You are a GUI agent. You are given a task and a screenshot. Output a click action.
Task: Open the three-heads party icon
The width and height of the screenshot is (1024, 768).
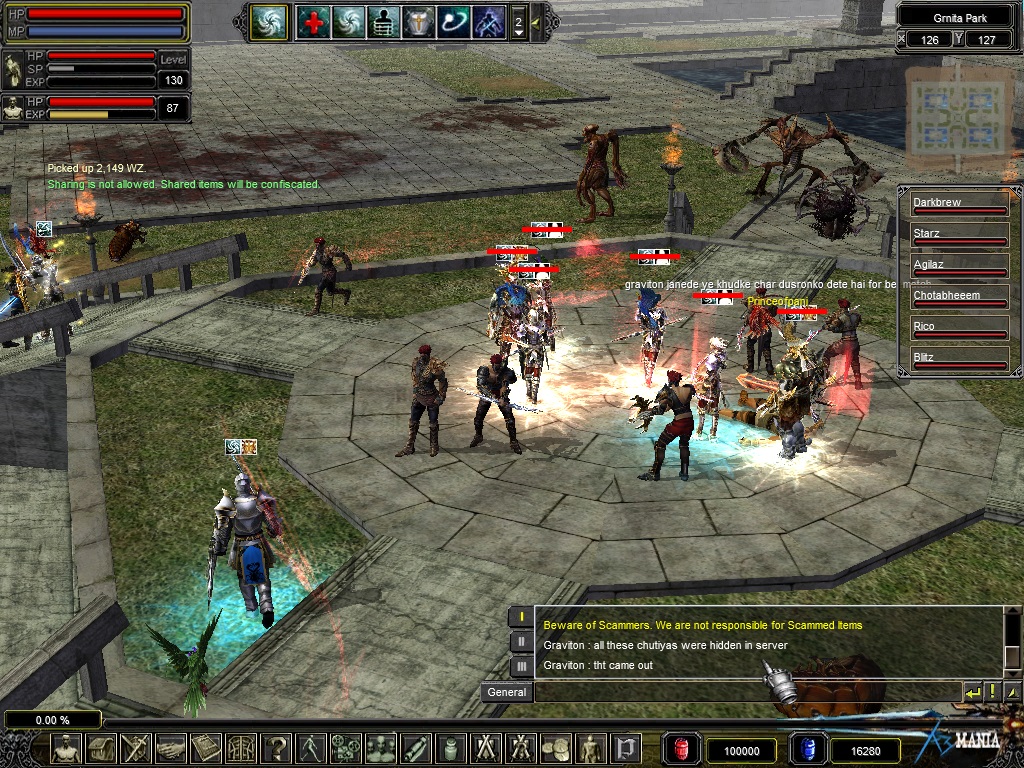380,748
